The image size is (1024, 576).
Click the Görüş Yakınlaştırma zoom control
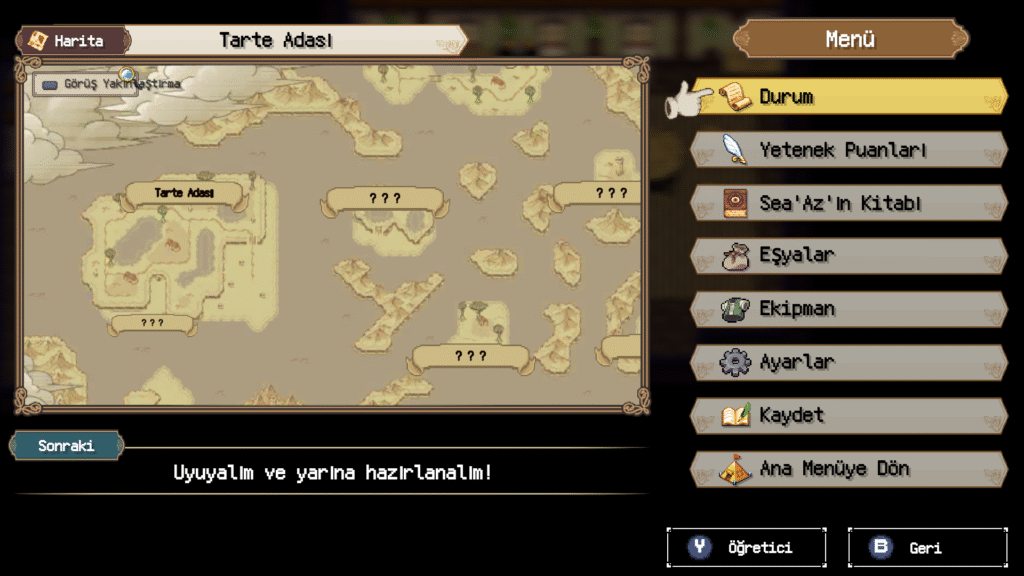coord(111,84)
